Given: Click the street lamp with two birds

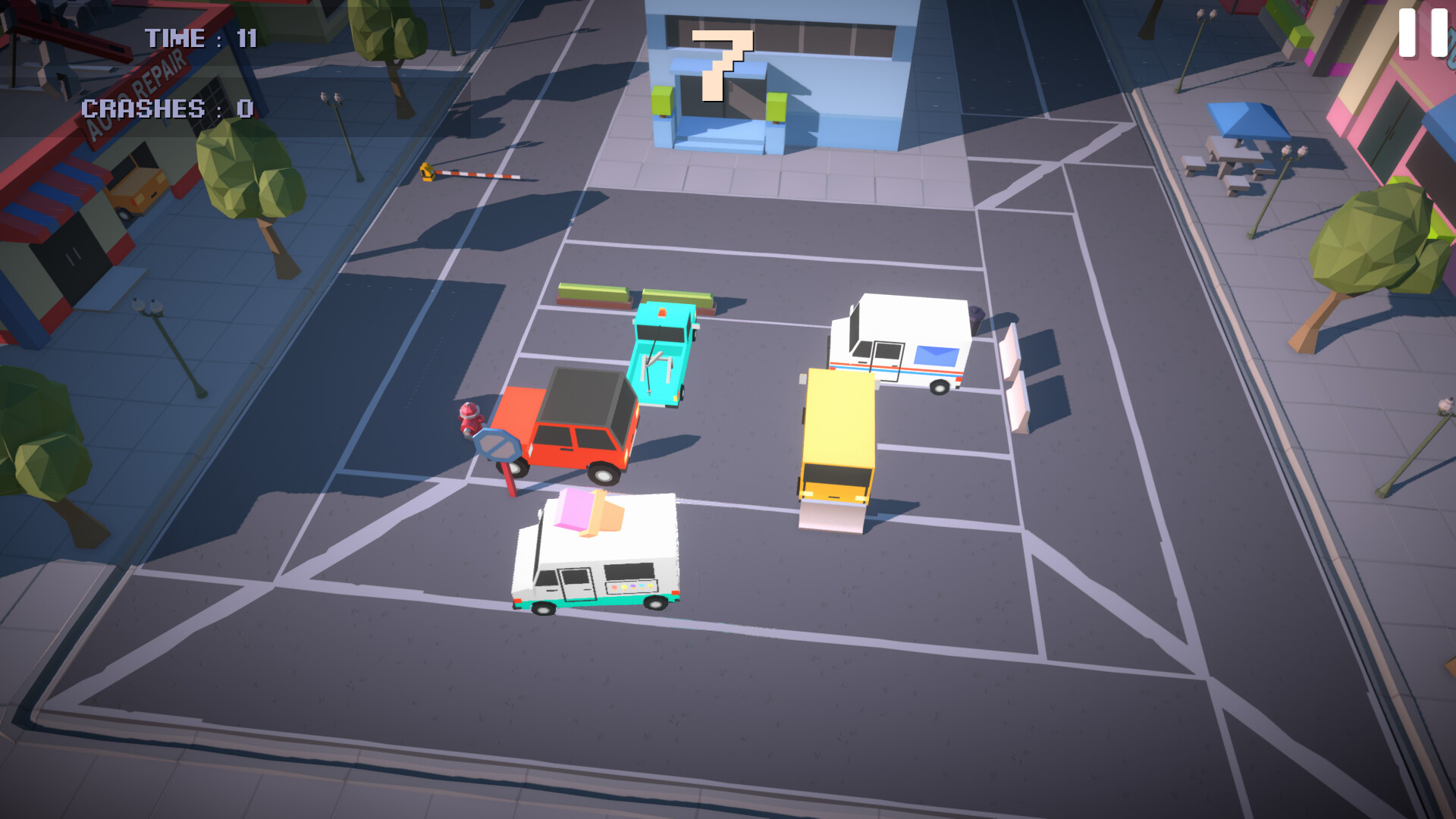Looking at the screenshot, I should pyautogui.click(x=331, y=97).
